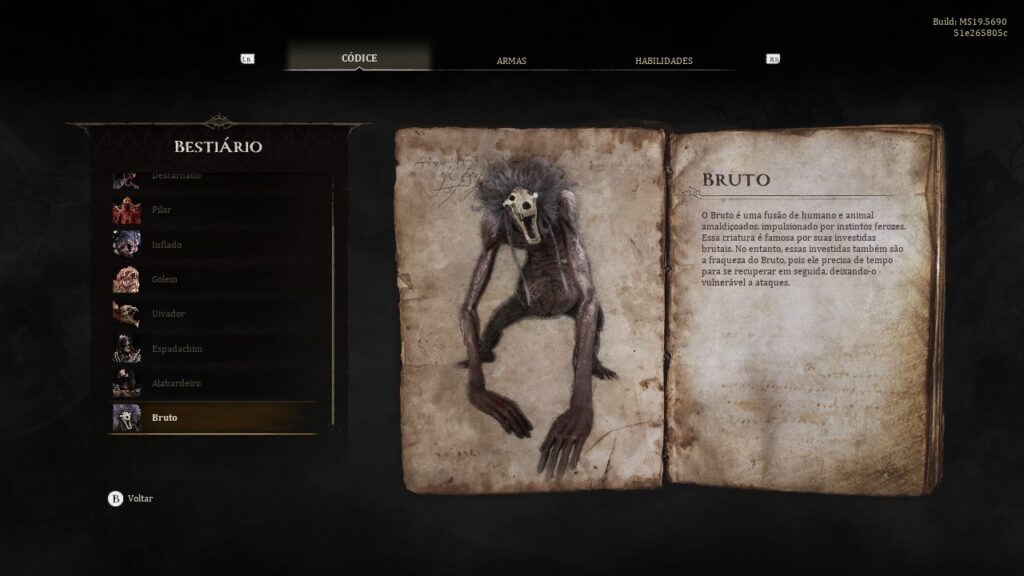Switch to the Habilidades tab
1024x576 pixels.
(x=663, y=61)
